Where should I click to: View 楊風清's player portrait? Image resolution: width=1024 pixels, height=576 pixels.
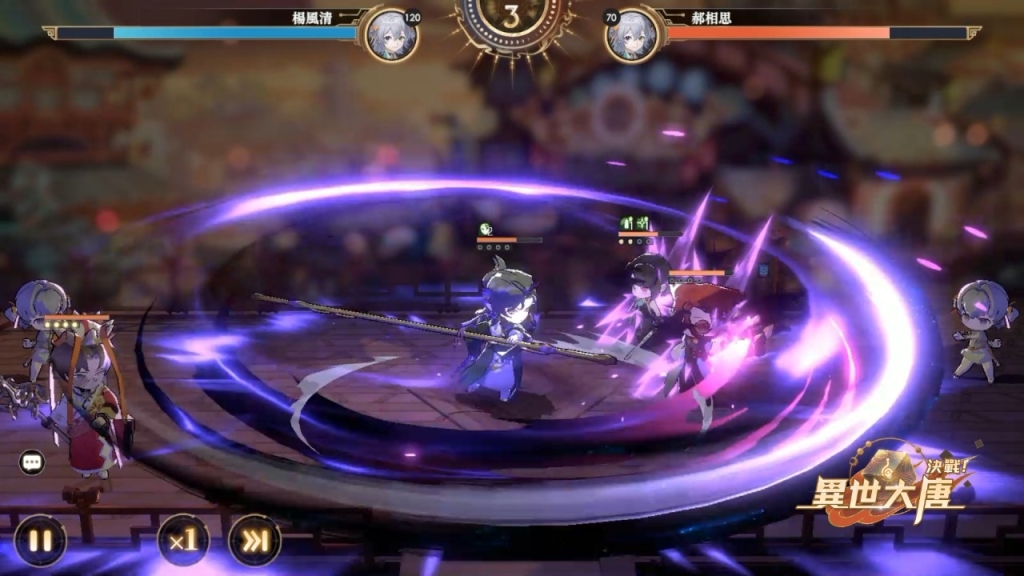point(388,35)
